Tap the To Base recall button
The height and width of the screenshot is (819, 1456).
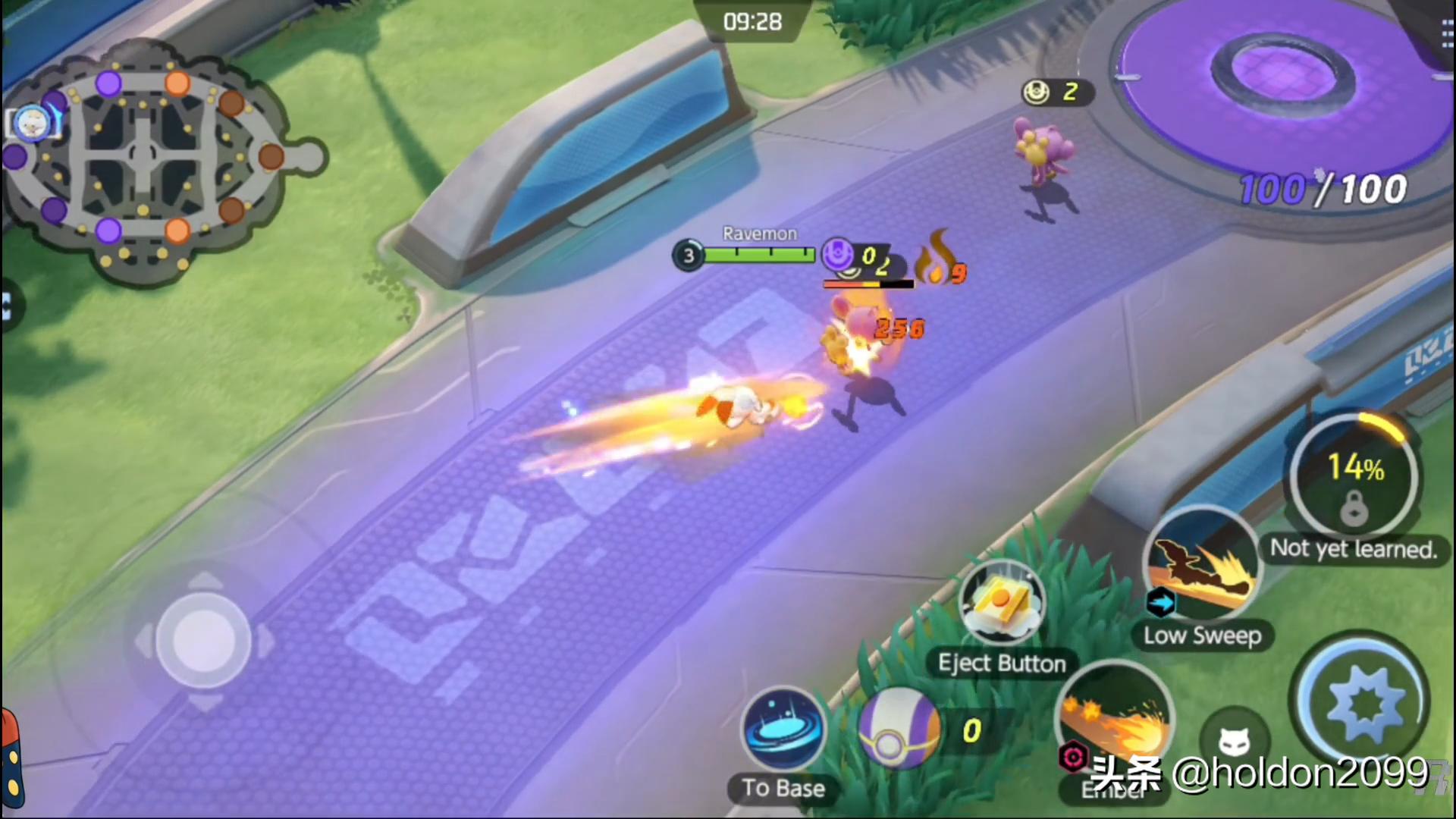click(783, 730)
